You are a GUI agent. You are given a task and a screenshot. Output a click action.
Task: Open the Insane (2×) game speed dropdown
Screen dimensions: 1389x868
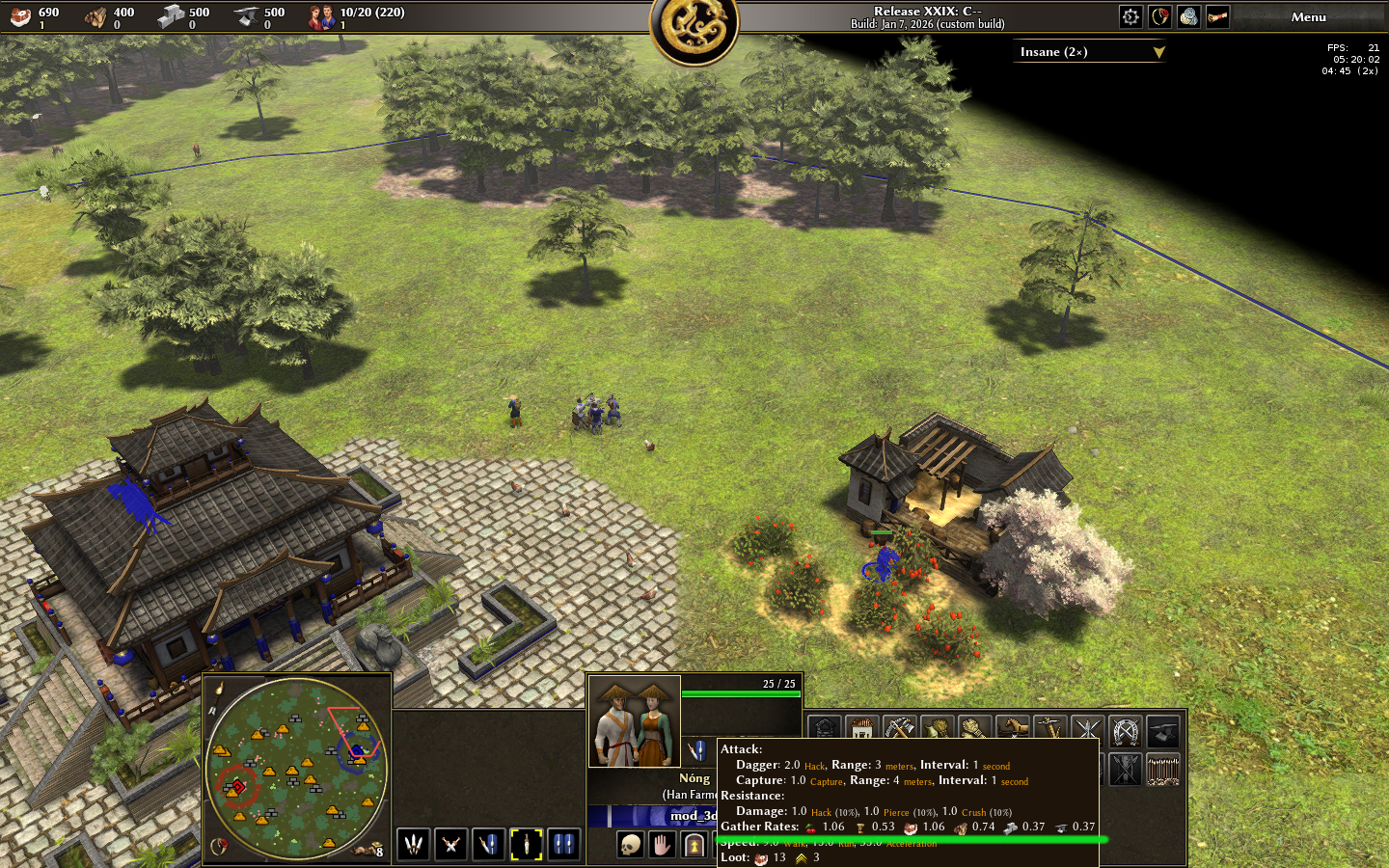[1090, 52]
